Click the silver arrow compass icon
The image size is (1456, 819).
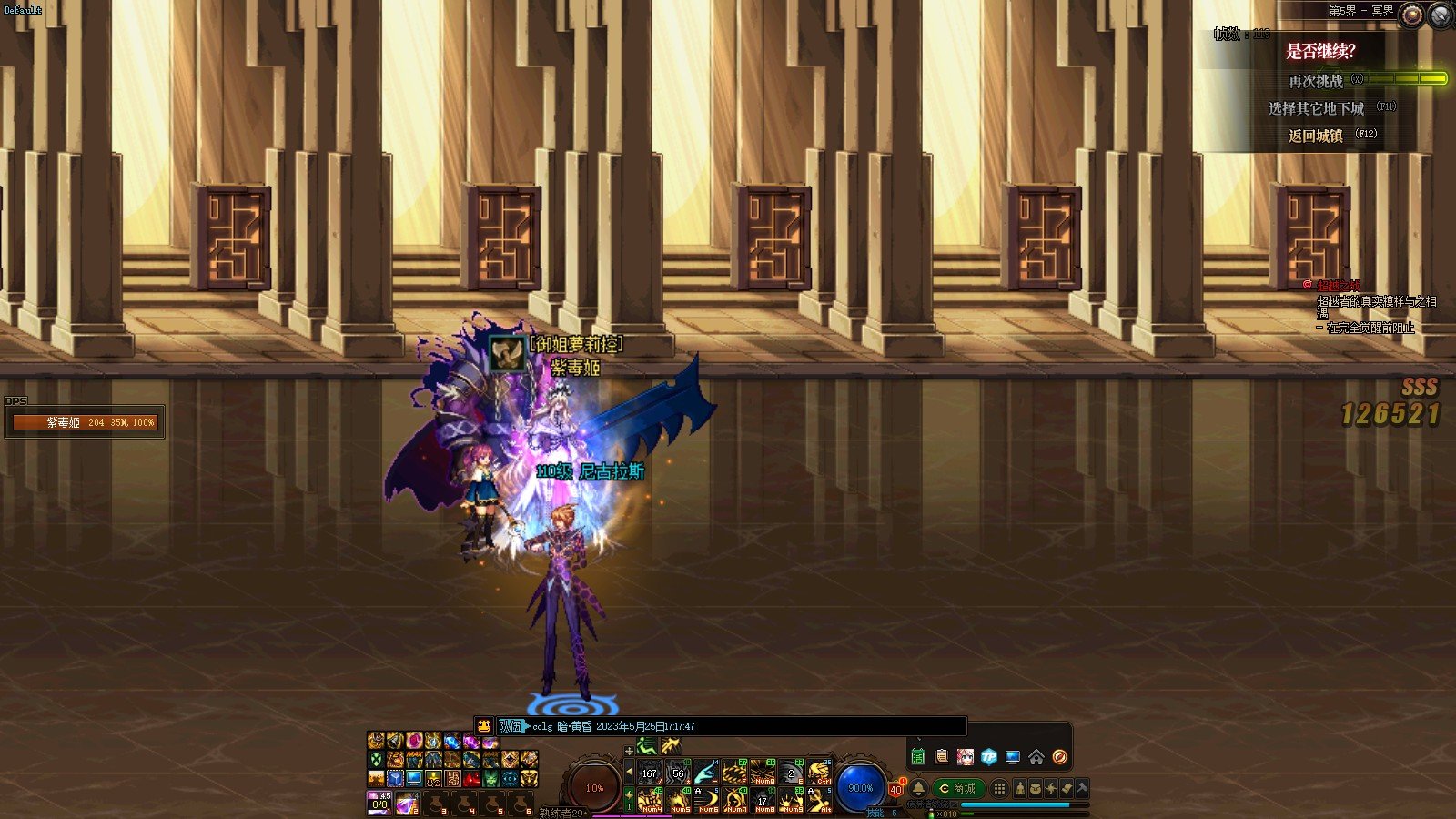[1441, 15]
